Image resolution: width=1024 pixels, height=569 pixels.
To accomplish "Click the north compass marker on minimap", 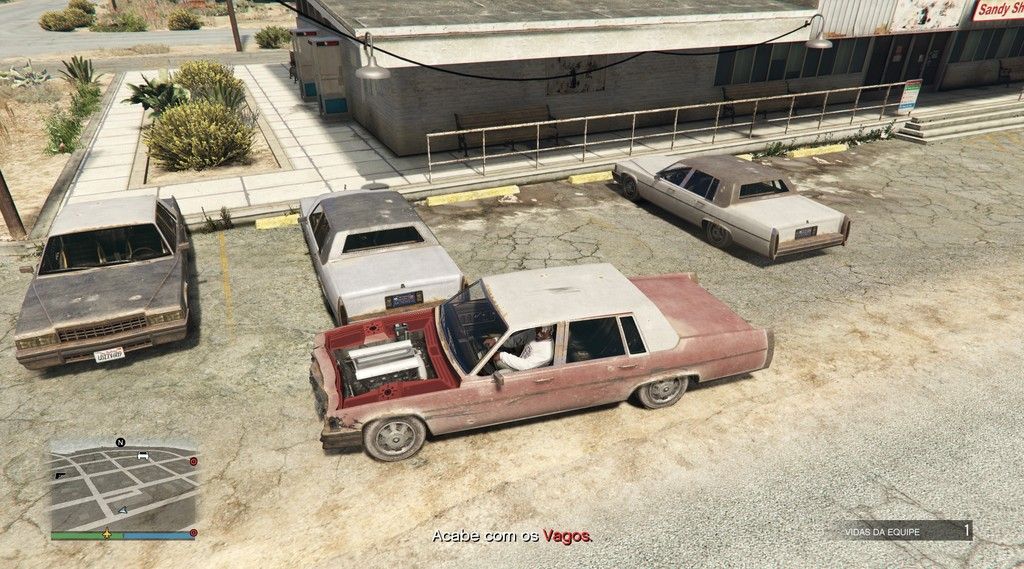I will click(x=120, y=442).
